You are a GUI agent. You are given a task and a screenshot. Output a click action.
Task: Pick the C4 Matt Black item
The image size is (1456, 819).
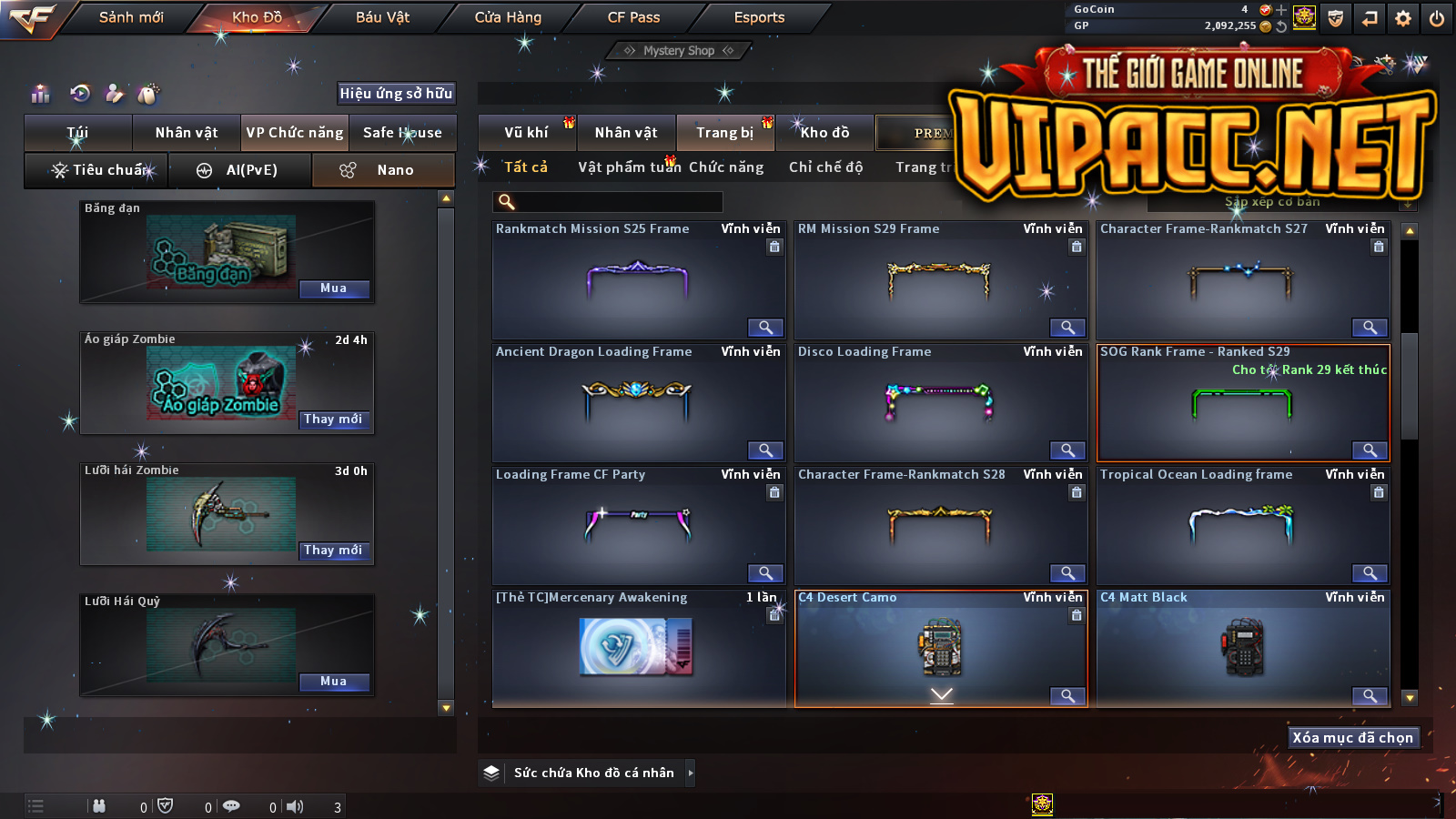click(1242, 646)
